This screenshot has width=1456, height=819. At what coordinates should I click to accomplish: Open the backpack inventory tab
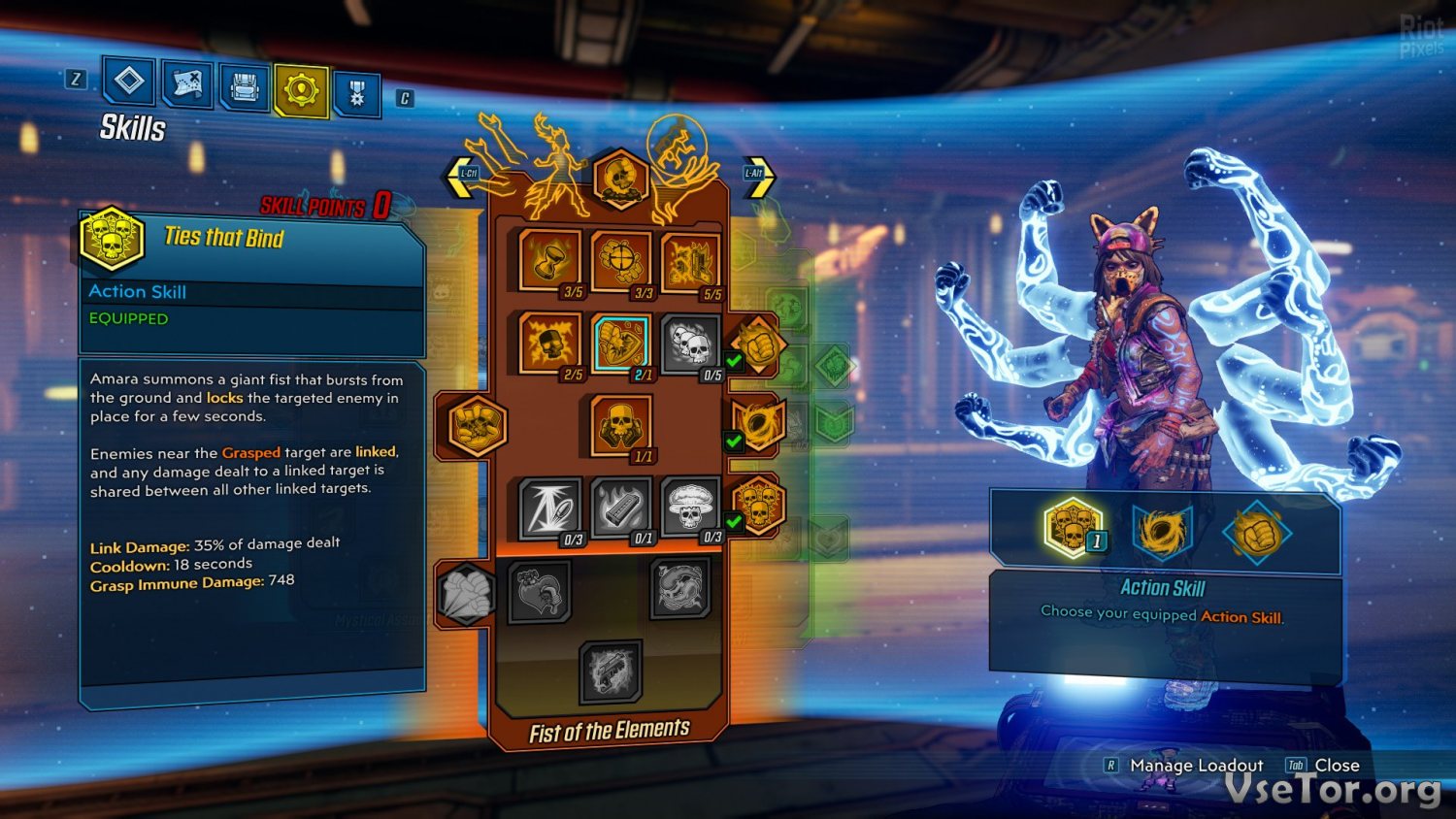point(244,89)
